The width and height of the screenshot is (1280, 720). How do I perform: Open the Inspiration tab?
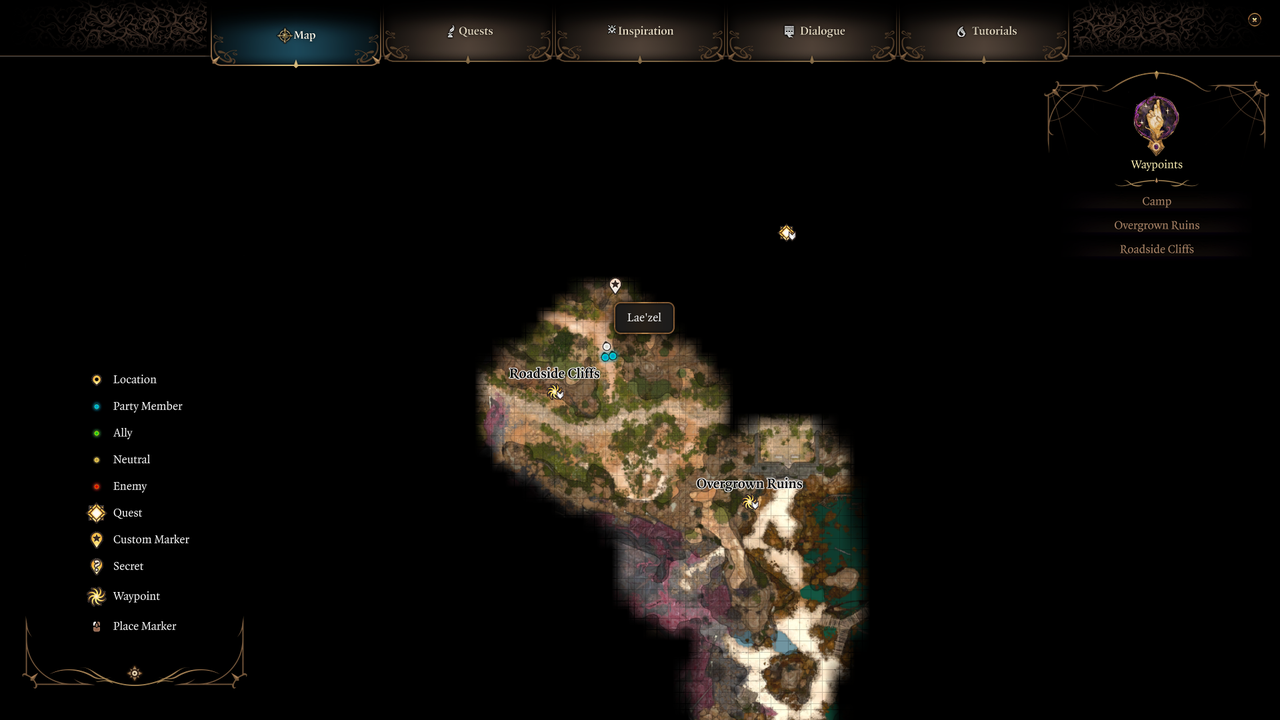point(640,31)
